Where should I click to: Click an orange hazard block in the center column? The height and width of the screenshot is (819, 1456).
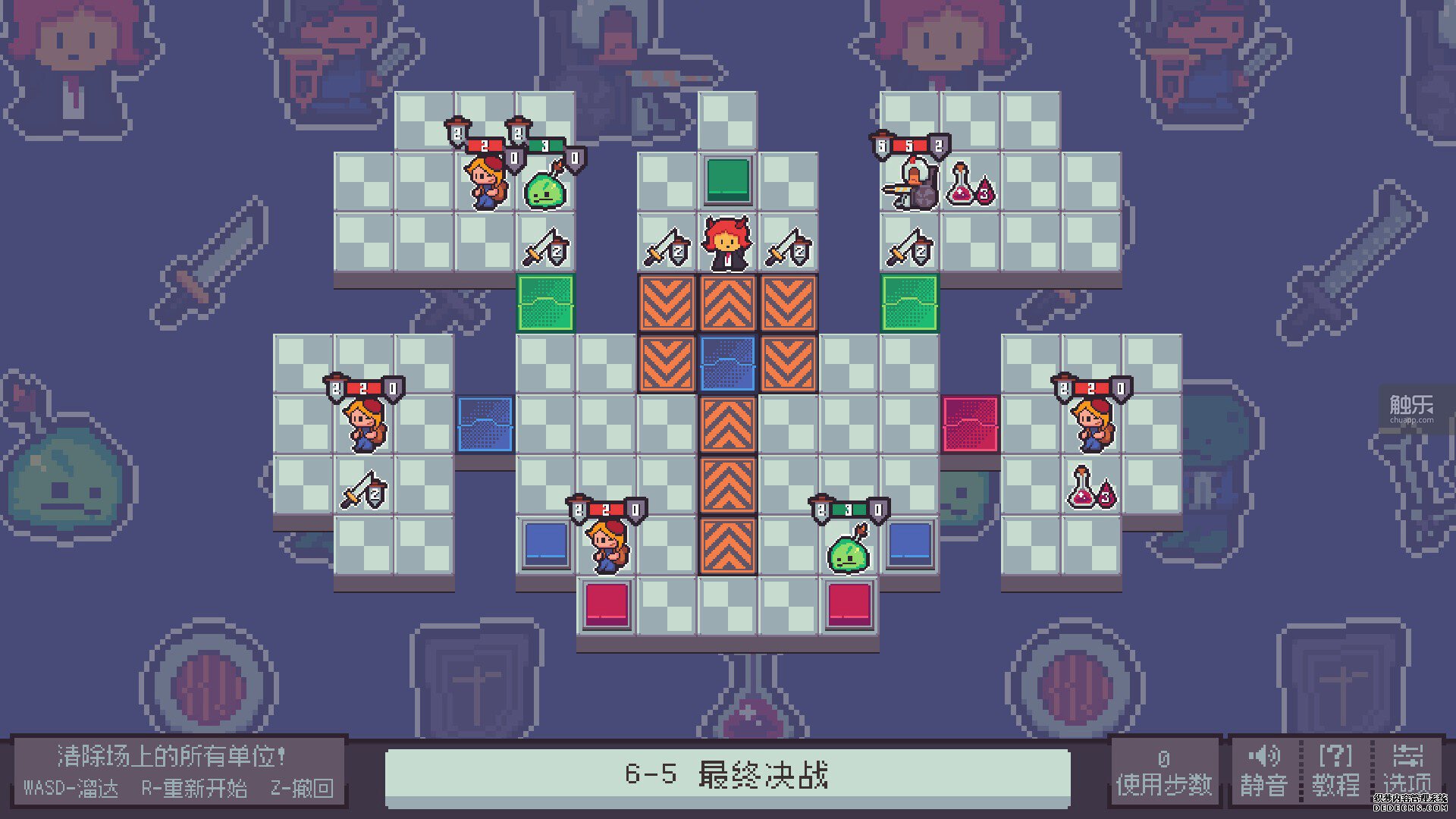(729, 425)
